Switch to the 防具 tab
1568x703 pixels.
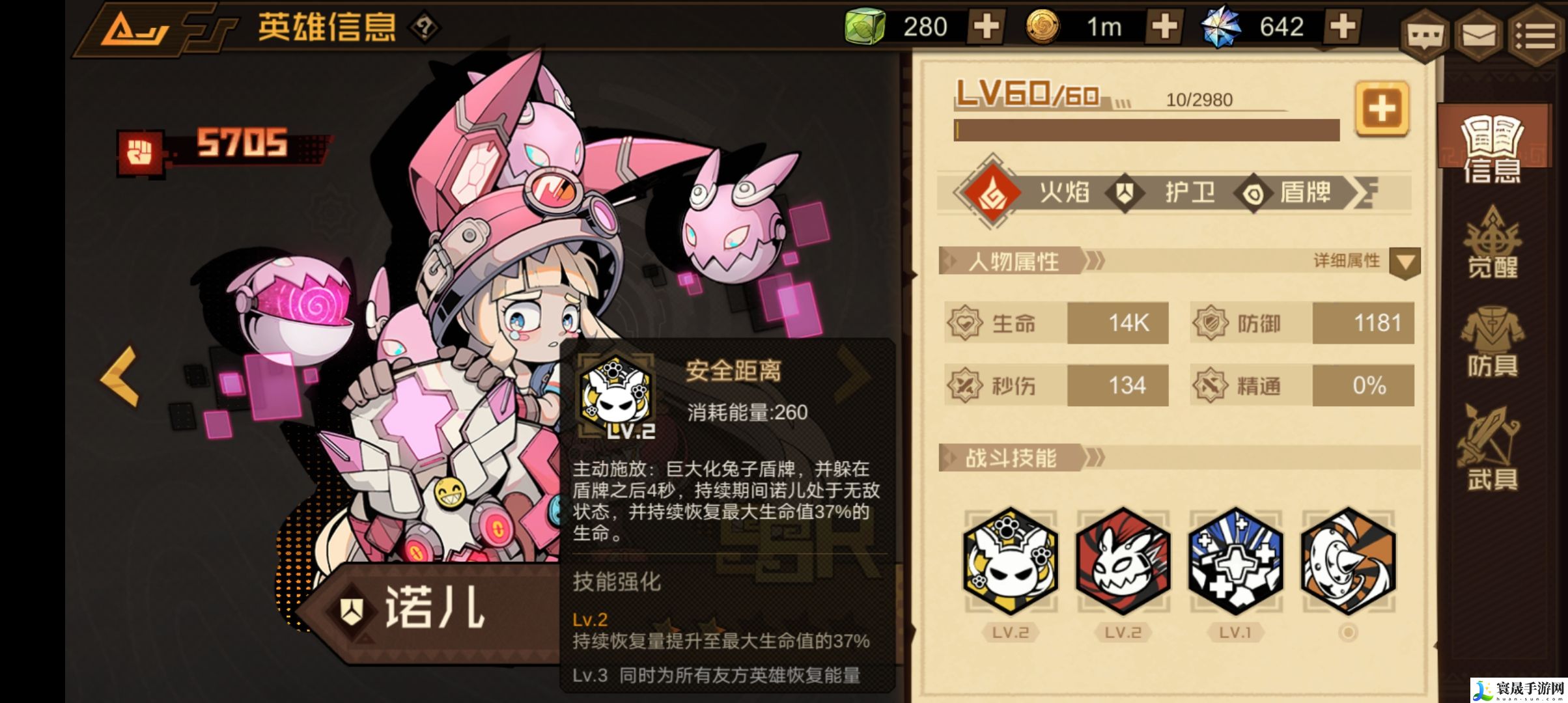pos(1492,345)
